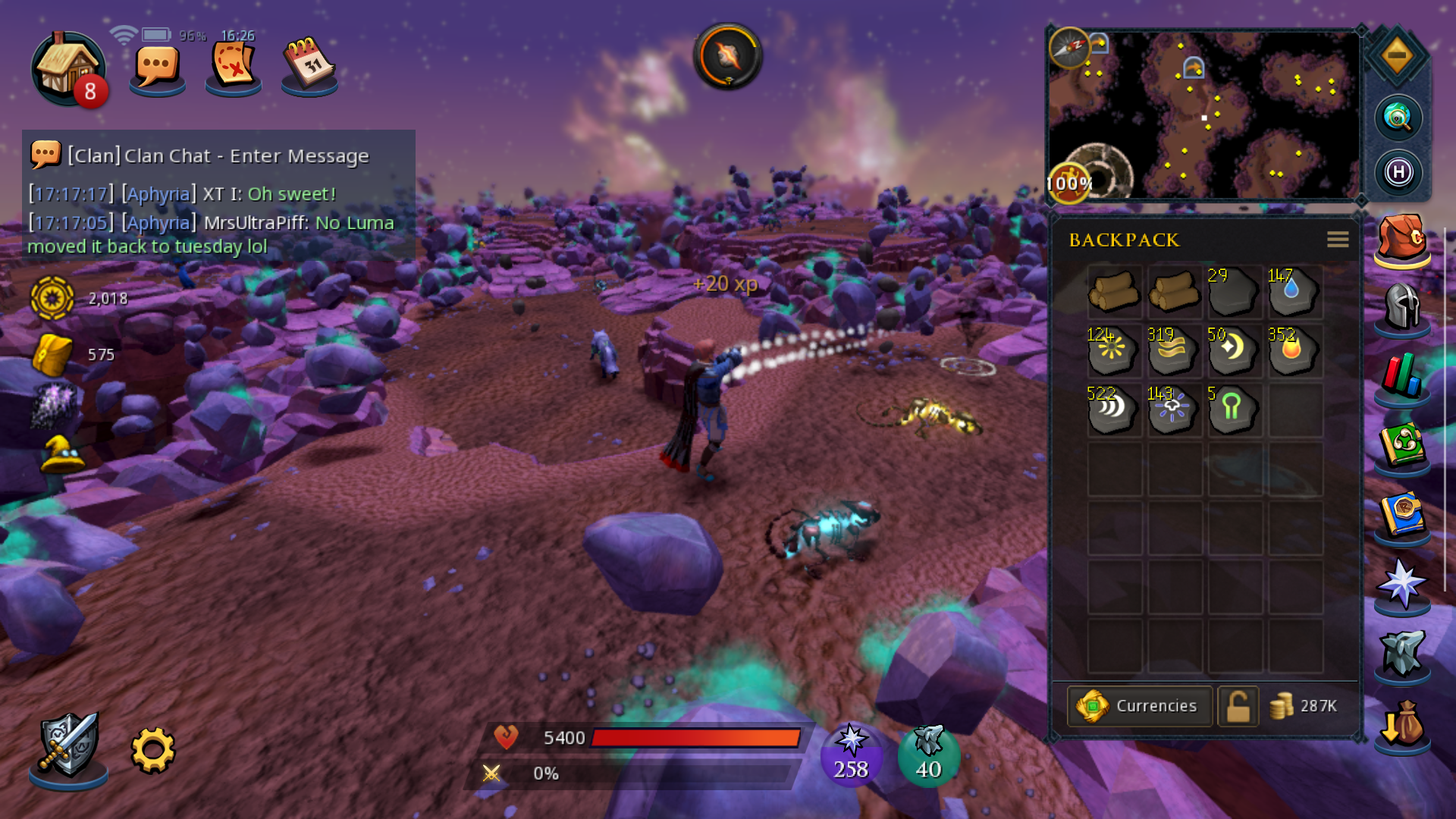This screenshot has width=1456, height=819.
Task: Click the prayer points star orb
Action: (x=851, y=755)
